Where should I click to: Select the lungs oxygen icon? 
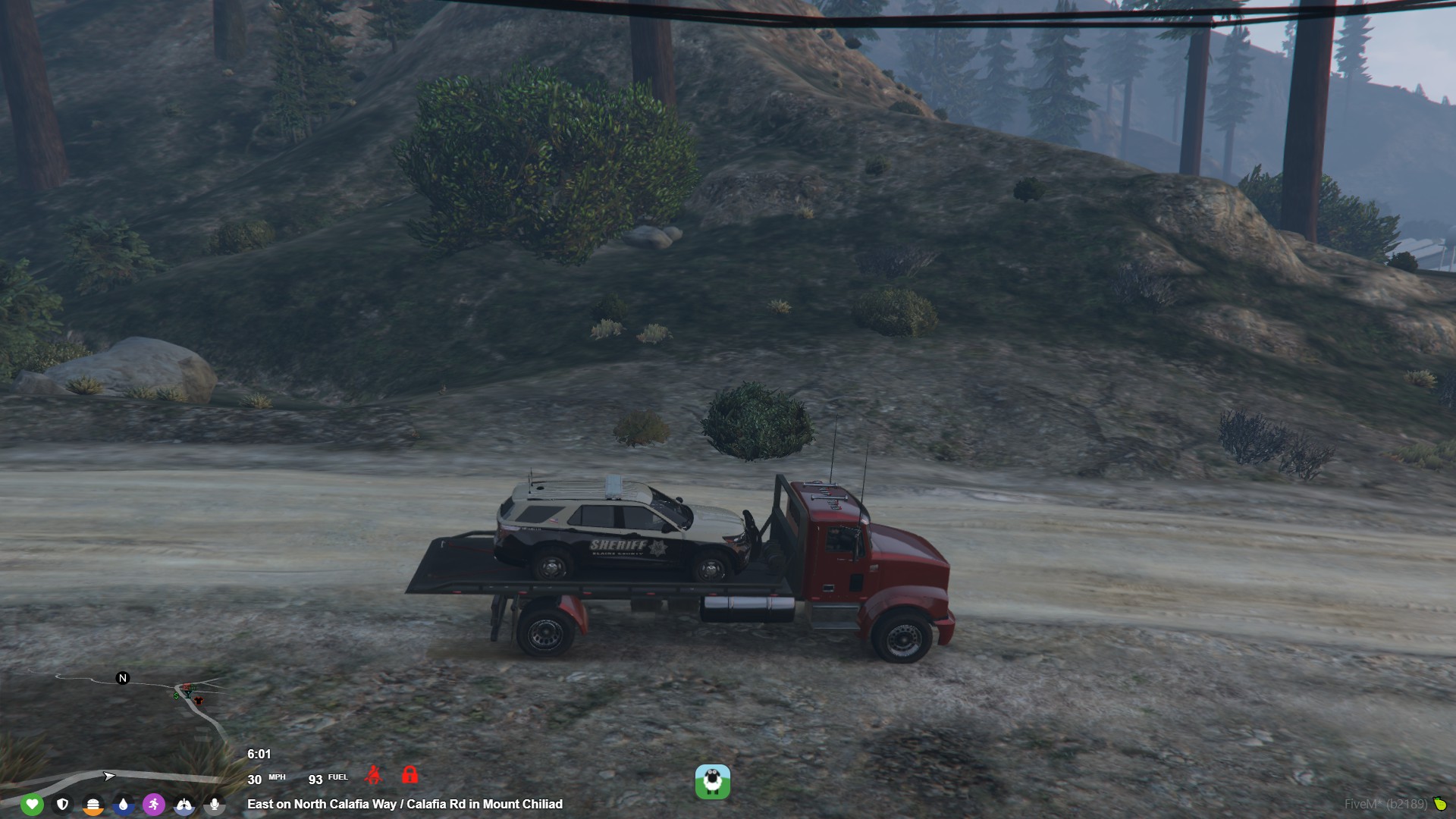point(184,804)
